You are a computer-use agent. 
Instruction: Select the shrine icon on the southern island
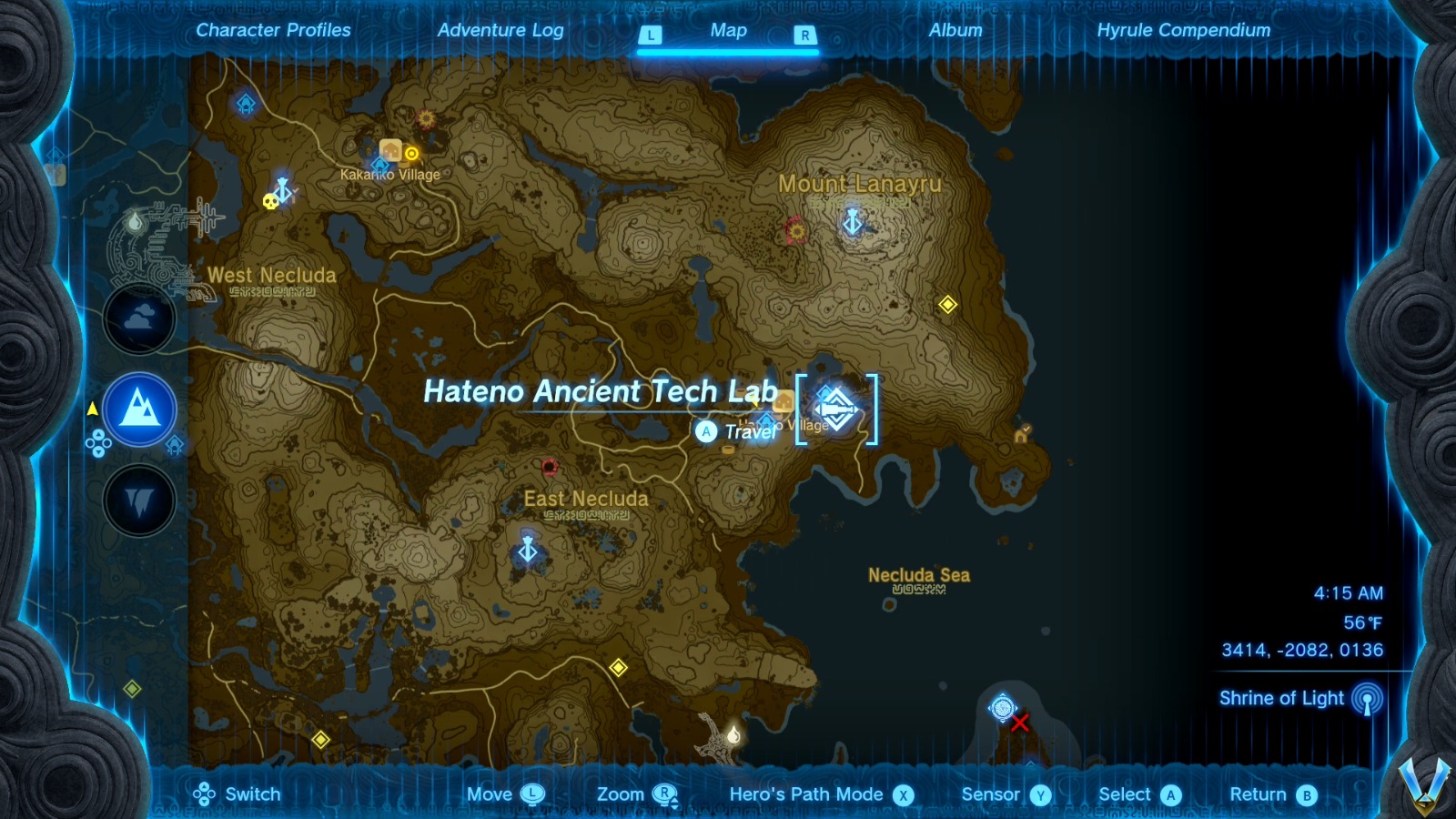(x=1002, y=706)
